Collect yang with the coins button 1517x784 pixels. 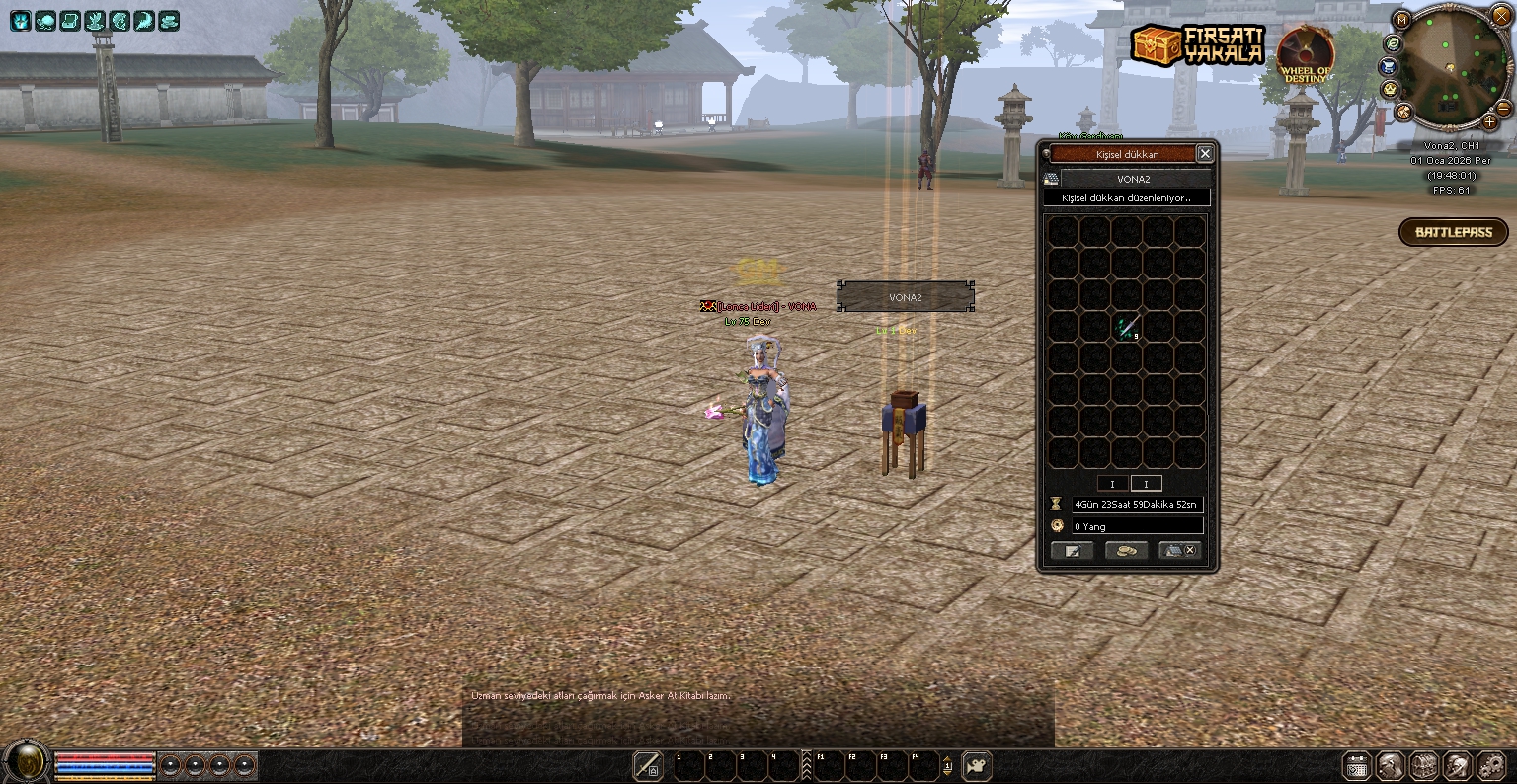tap(1126, 551)
